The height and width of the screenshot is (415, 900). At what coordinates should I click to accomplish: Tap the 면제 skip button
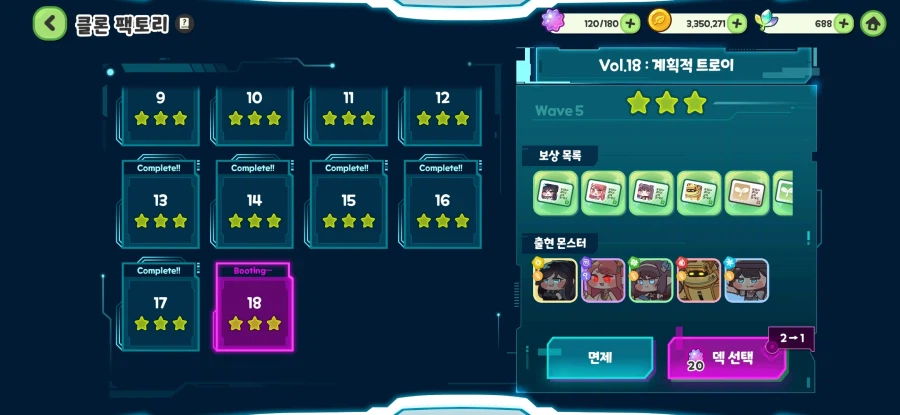click(599, 357)
